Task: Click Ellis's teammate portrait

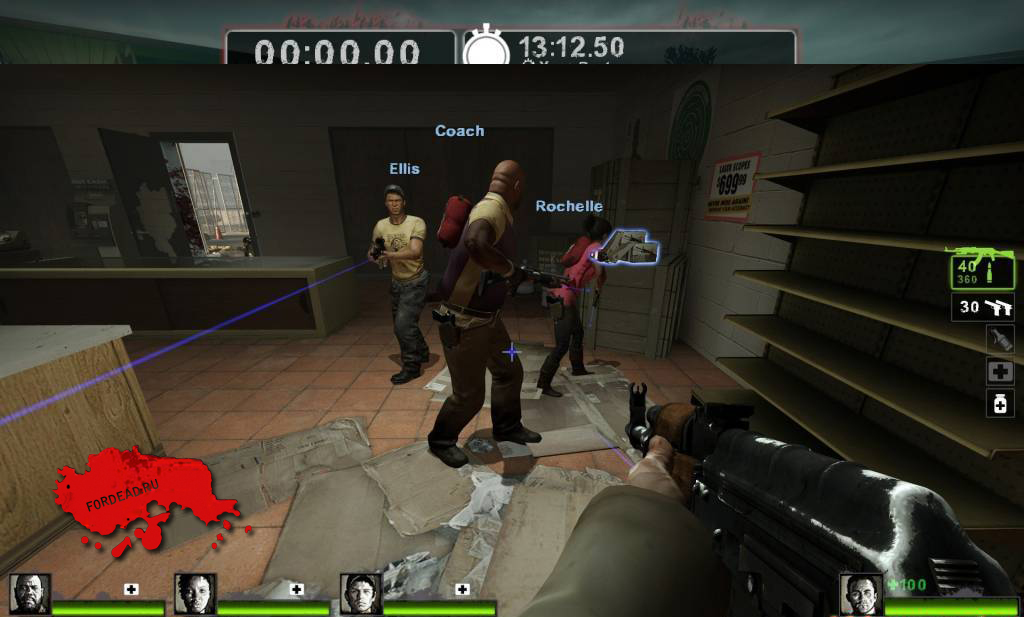Action: (360, 594)
